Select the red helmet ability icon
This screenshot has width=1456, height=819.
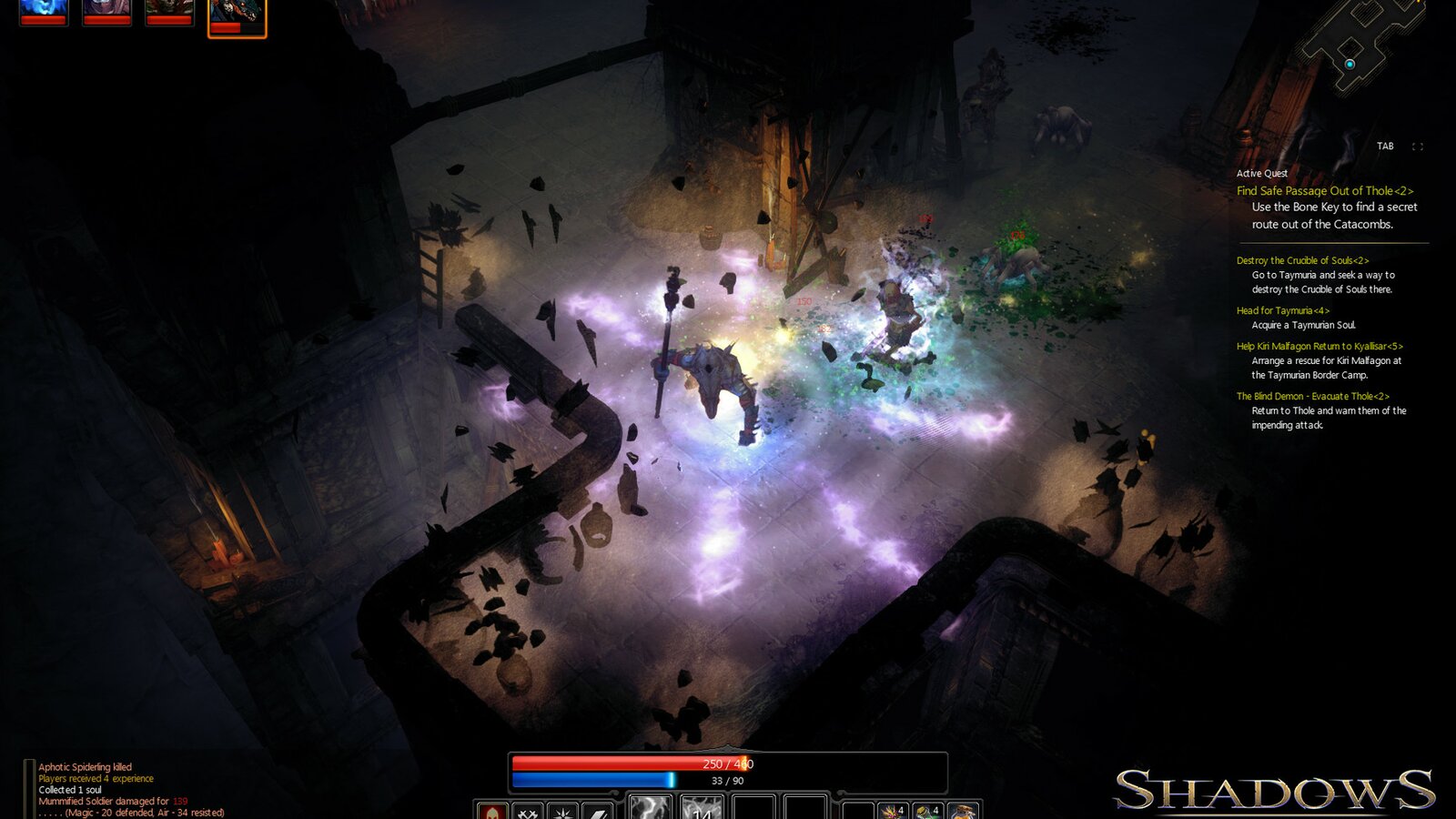pos(491,808)
